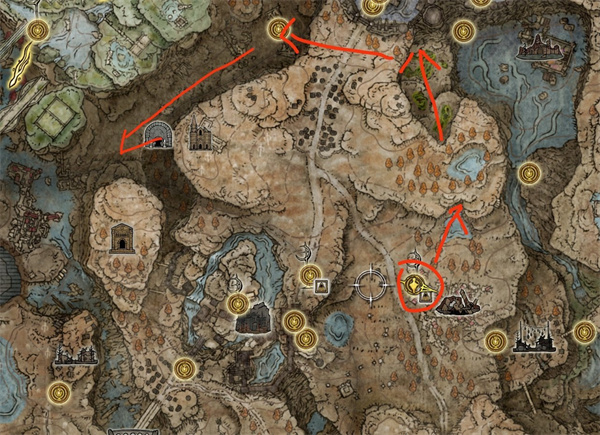The width and height of the screenshot is (600, 435).
Task: Click the dark castle icon by the river
Action: point(251,320)
